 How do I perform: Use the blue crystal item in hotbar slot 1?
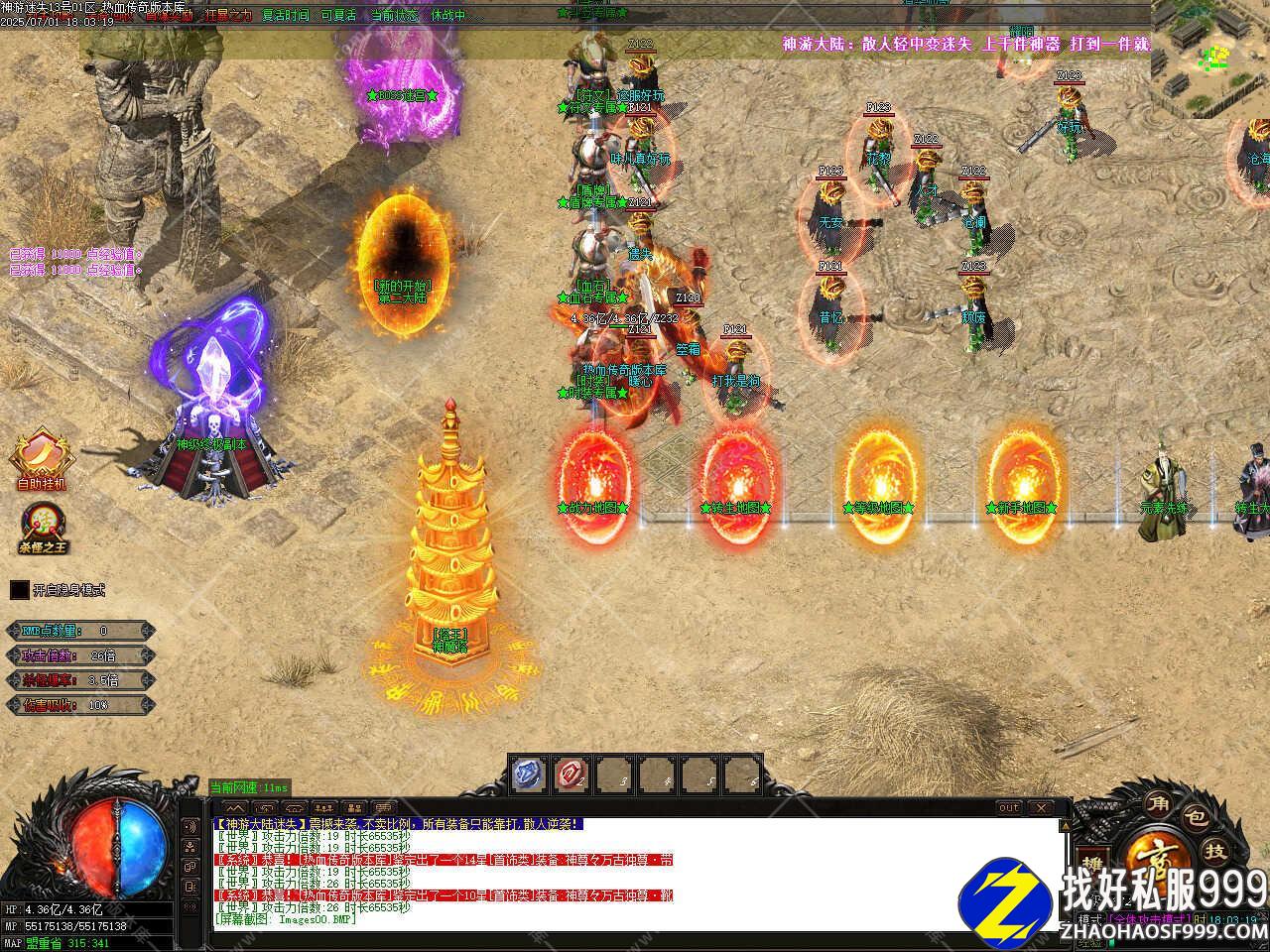coord(529,775)
